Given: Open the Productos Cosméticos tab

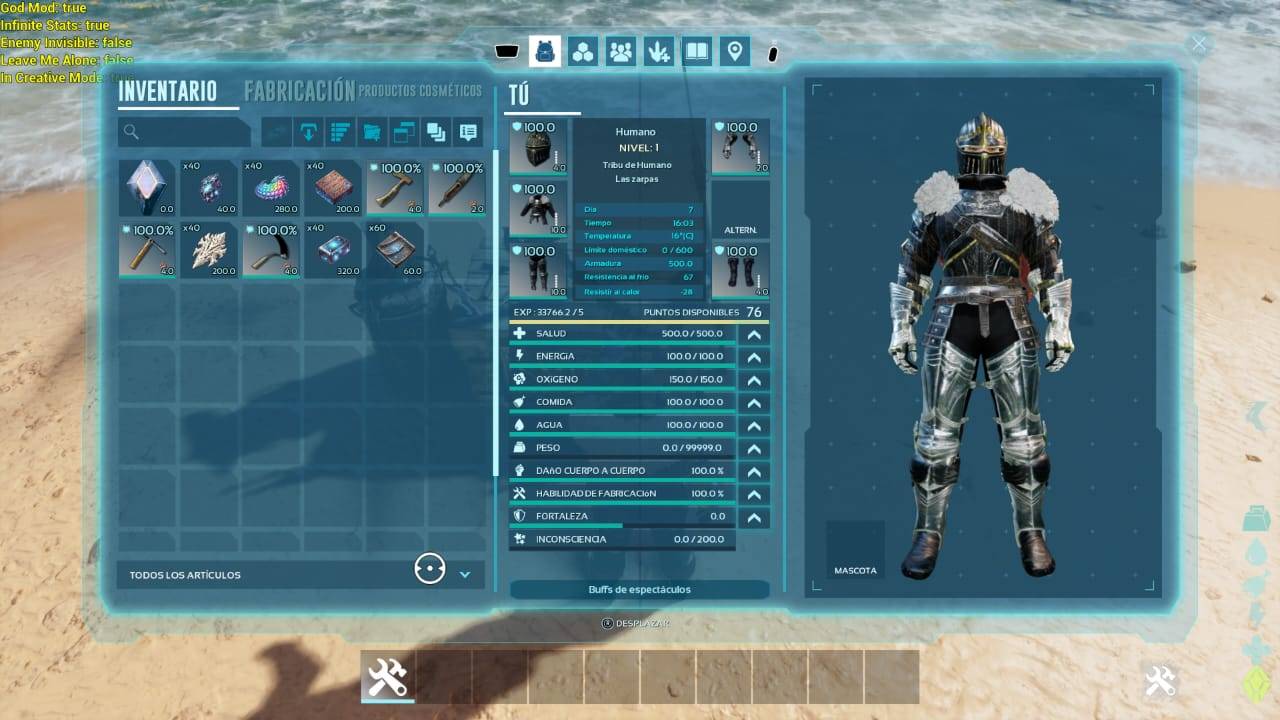Looking at the screenshot, I should [x=420, y=91].
